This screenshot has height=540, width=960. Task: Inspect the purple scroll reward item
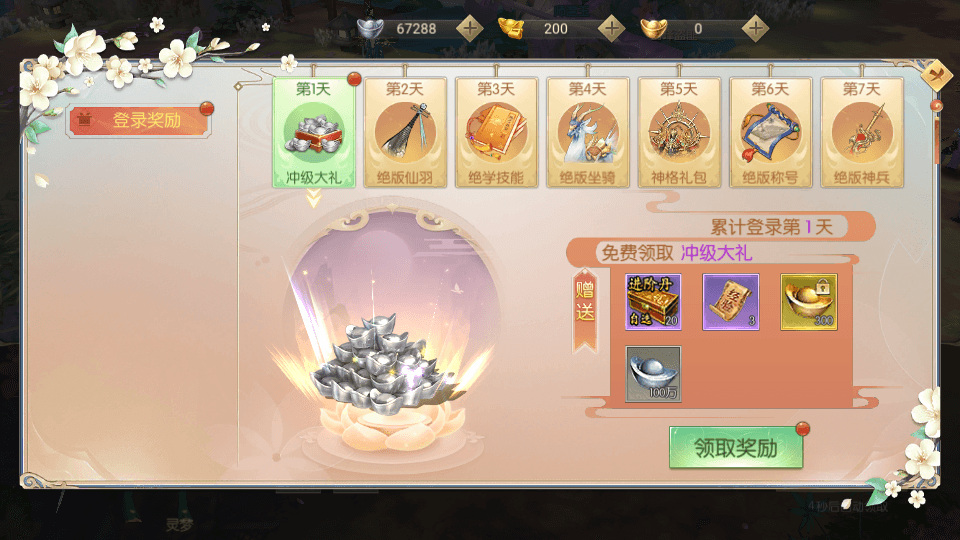tap(731, 302)
